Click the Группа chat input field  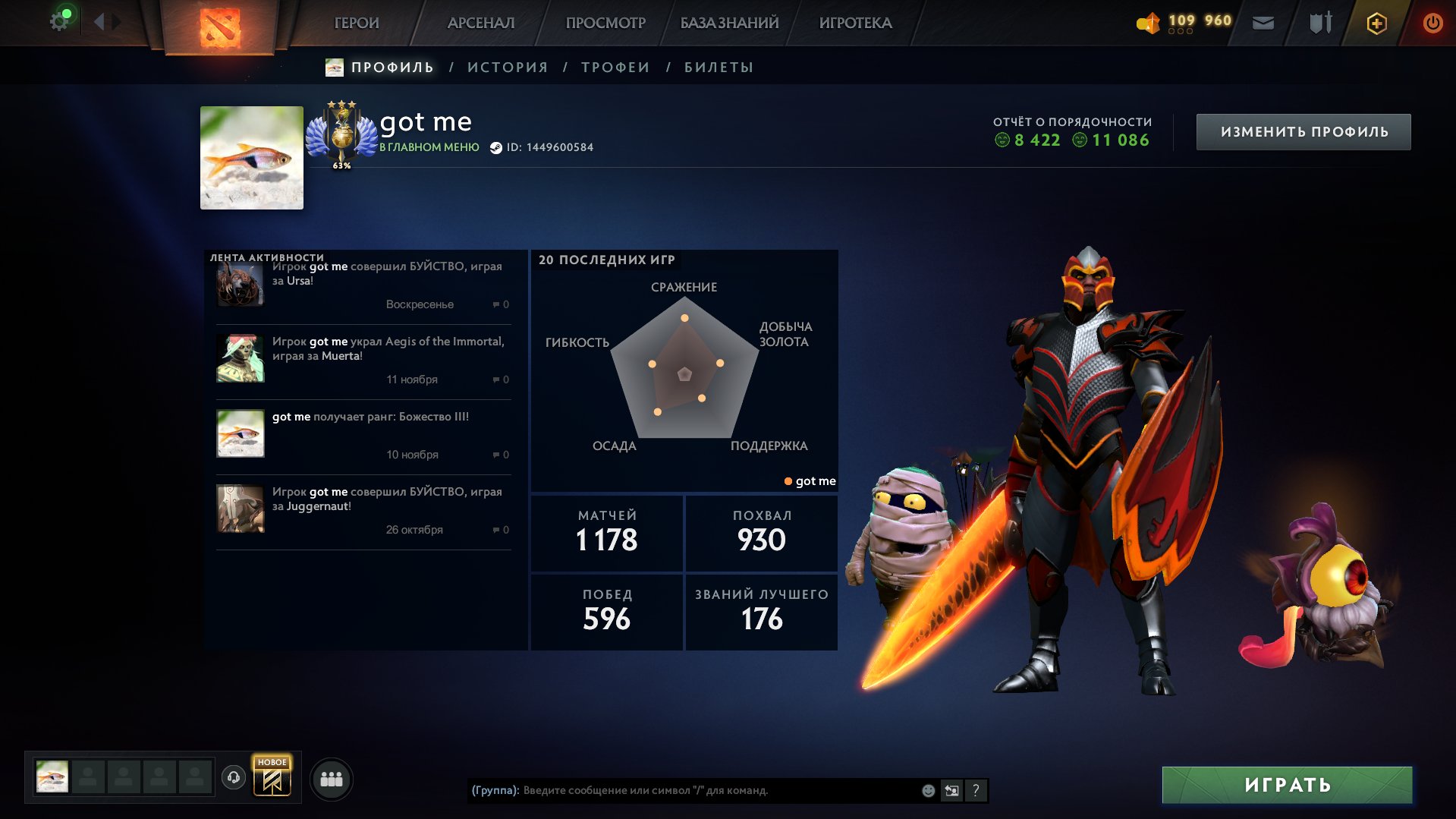(683, 790)
